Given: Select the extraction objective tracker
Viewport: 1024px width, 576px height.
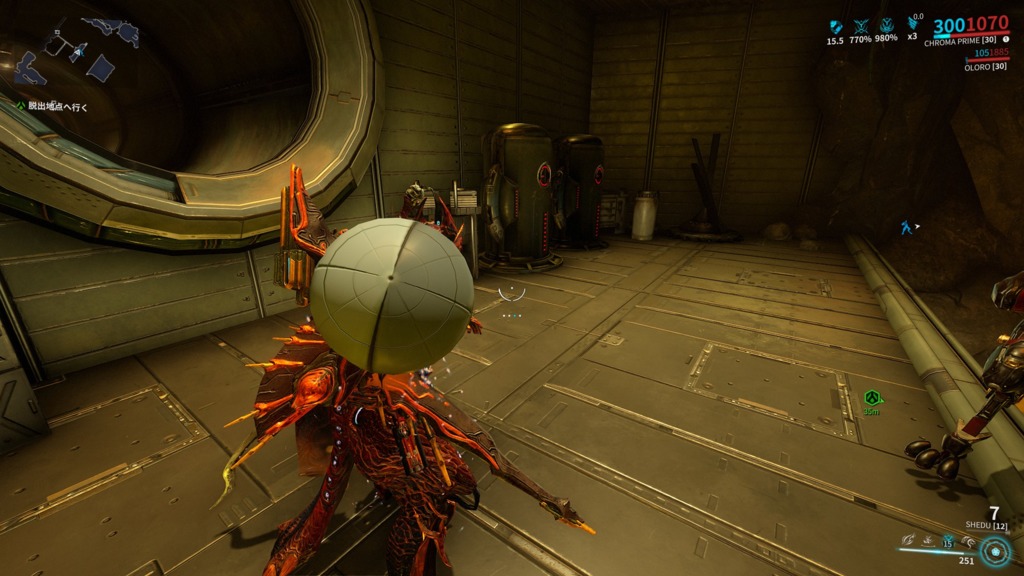Looking at the screenshot, I should pos(58,105).
